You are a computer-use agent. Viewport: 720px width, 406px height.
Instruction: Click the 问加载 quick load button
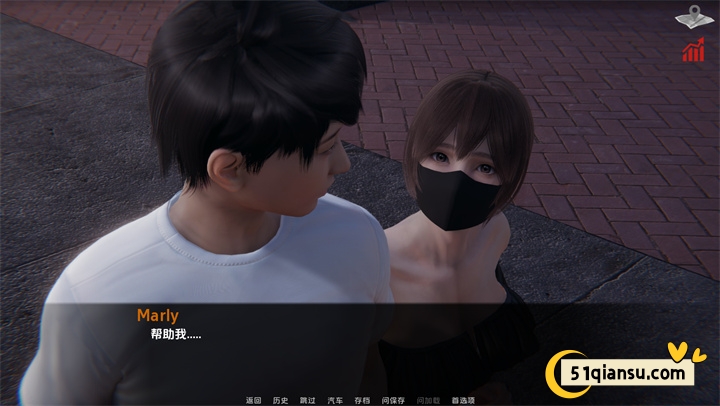tap(427, 400)
